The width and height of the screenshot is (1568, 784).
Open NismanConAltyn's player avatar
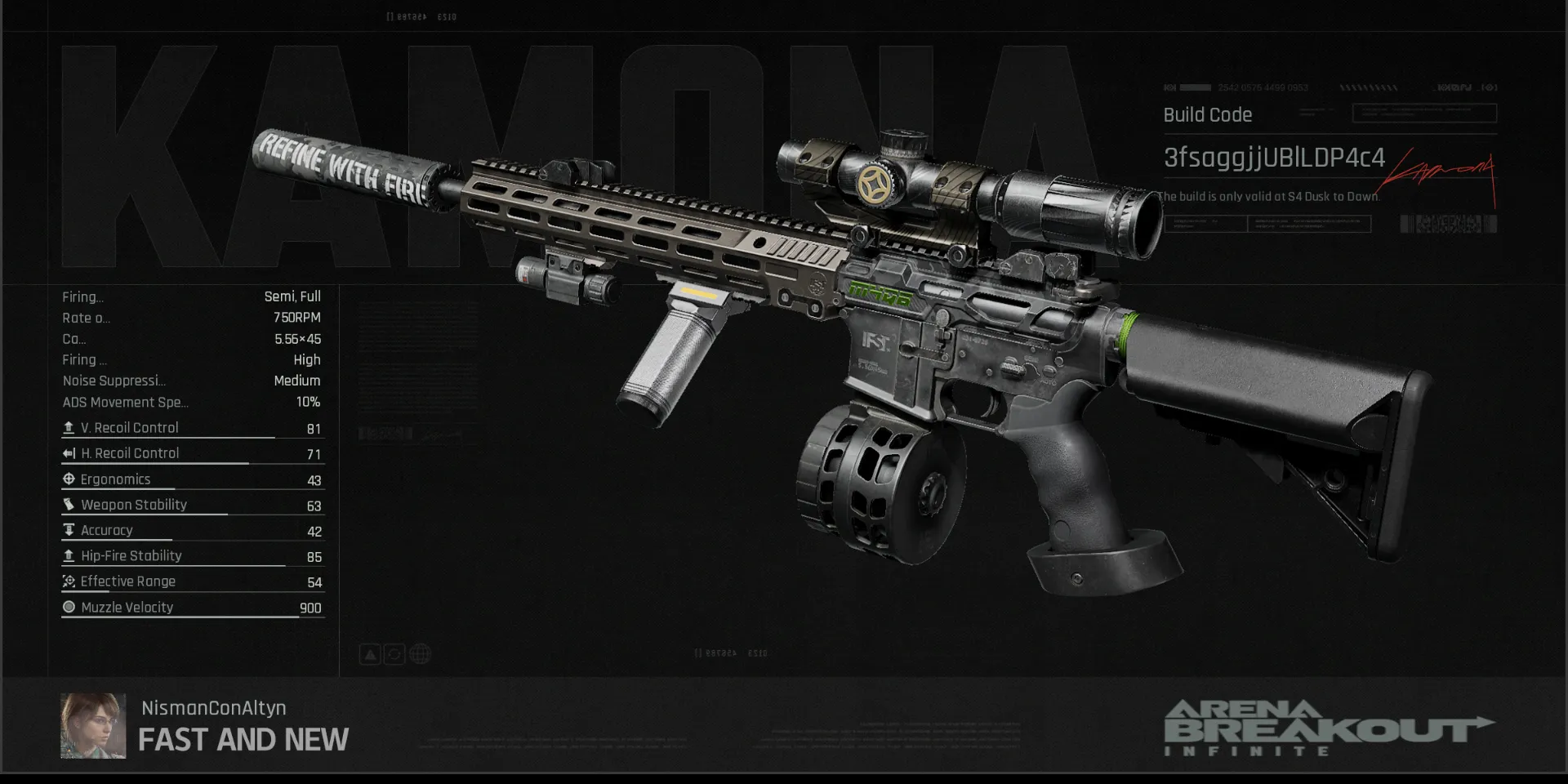click(x=93, y=726)
